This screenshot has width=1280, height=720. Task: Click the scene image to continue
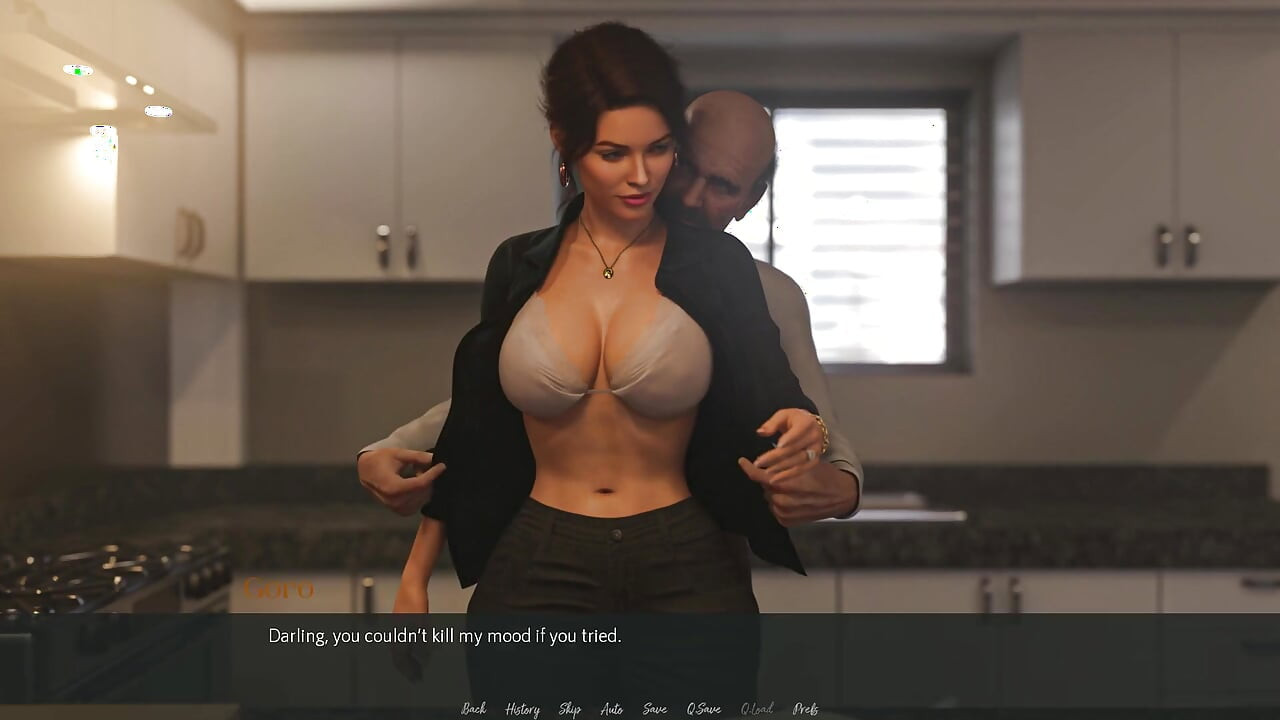pyautogui.click(x=640, y=300)
